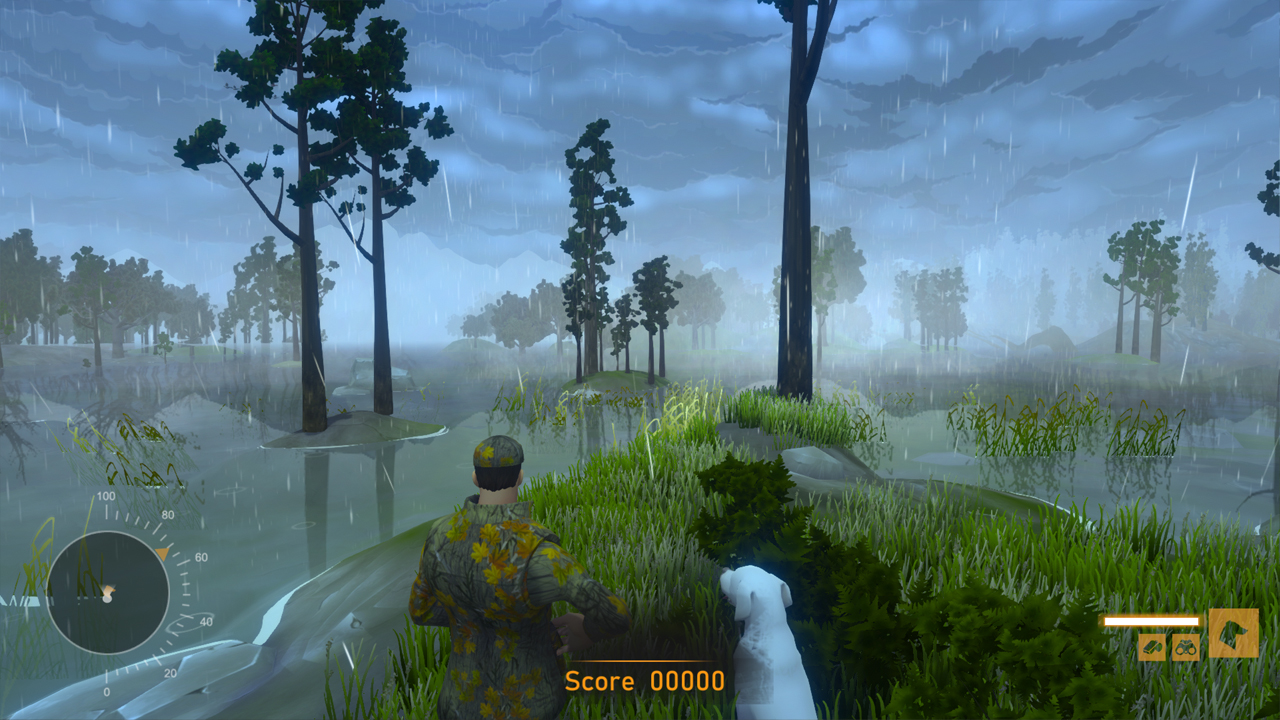Click the dog head companion icon
Image resolution: width=1280 pixels, height=720 pixels.
pyautogui.click(x=1234, y=632)
